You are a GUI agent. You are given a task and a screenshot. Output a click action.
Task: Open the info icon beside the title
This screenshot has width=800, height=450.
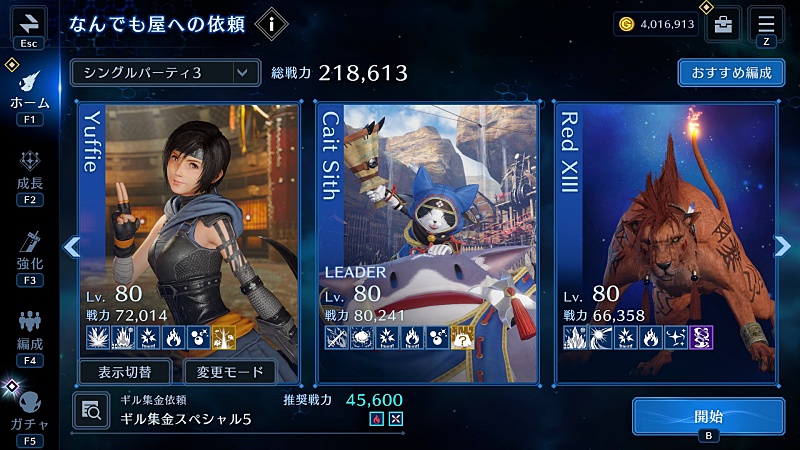(x=272, y=24)
